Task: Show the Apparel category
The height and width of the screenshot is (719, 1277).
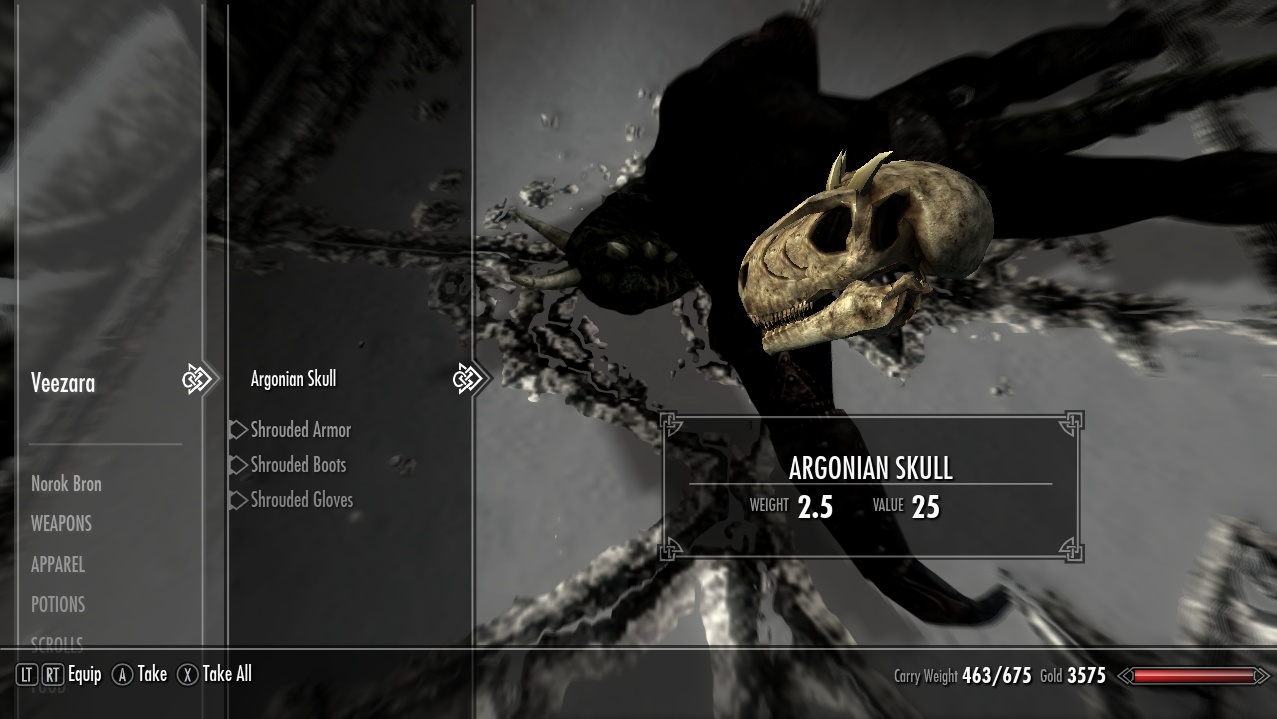Action: pyautogui.click(x=58, y=564)
